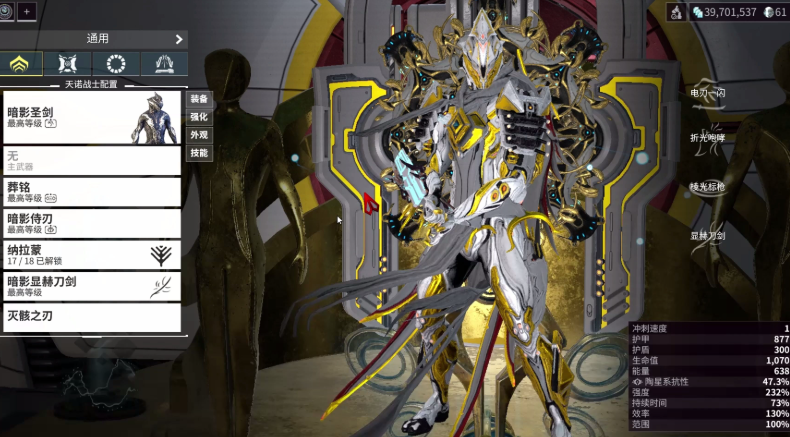Open the 技能 abilities menu
This screenshot has width=790, height=437.
click(x=199, y=153)
